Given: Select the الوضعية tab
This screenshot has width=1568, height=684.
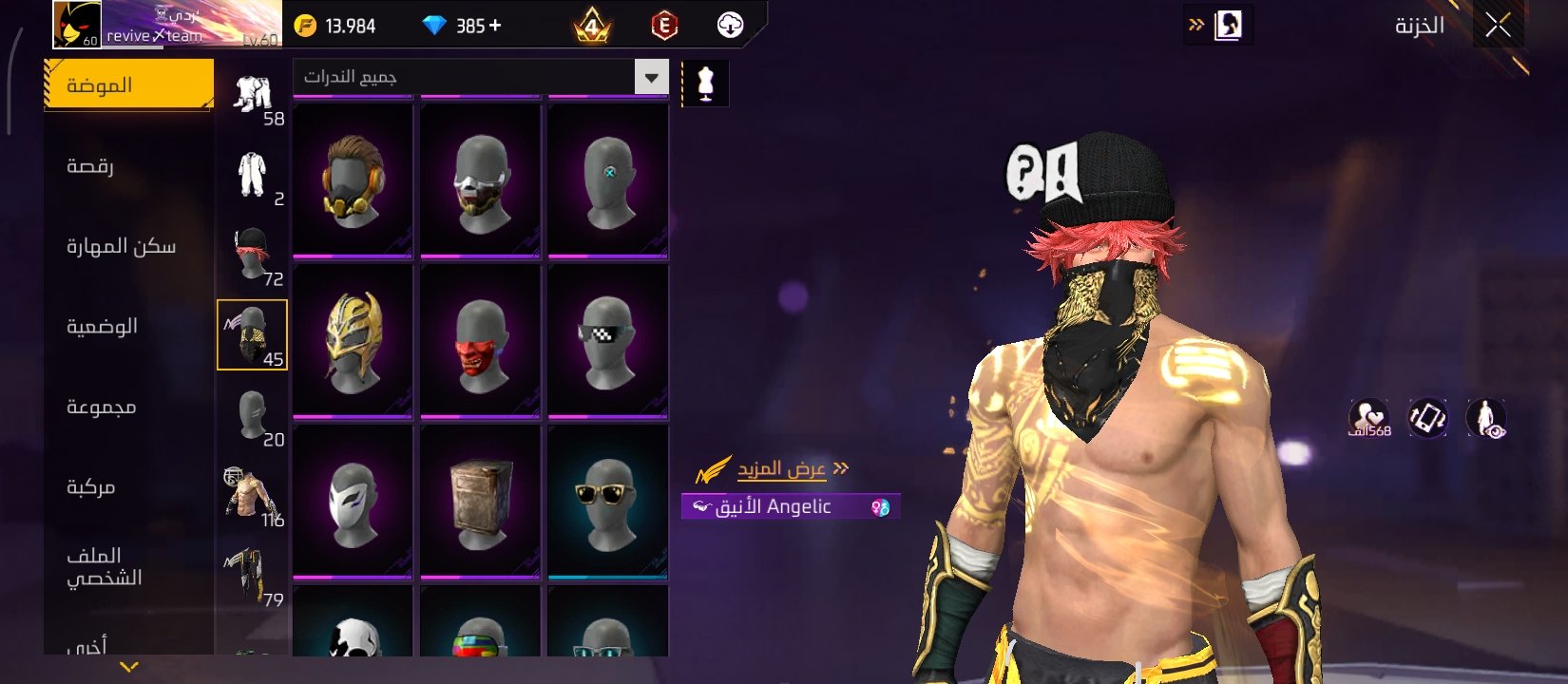Looking at the screenshot, I should (102, 327).
